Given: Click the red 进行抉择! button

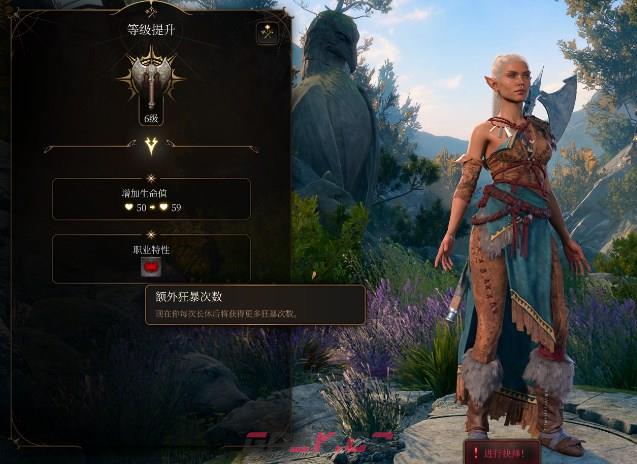Looking at the screenshot, I should 501,452.
